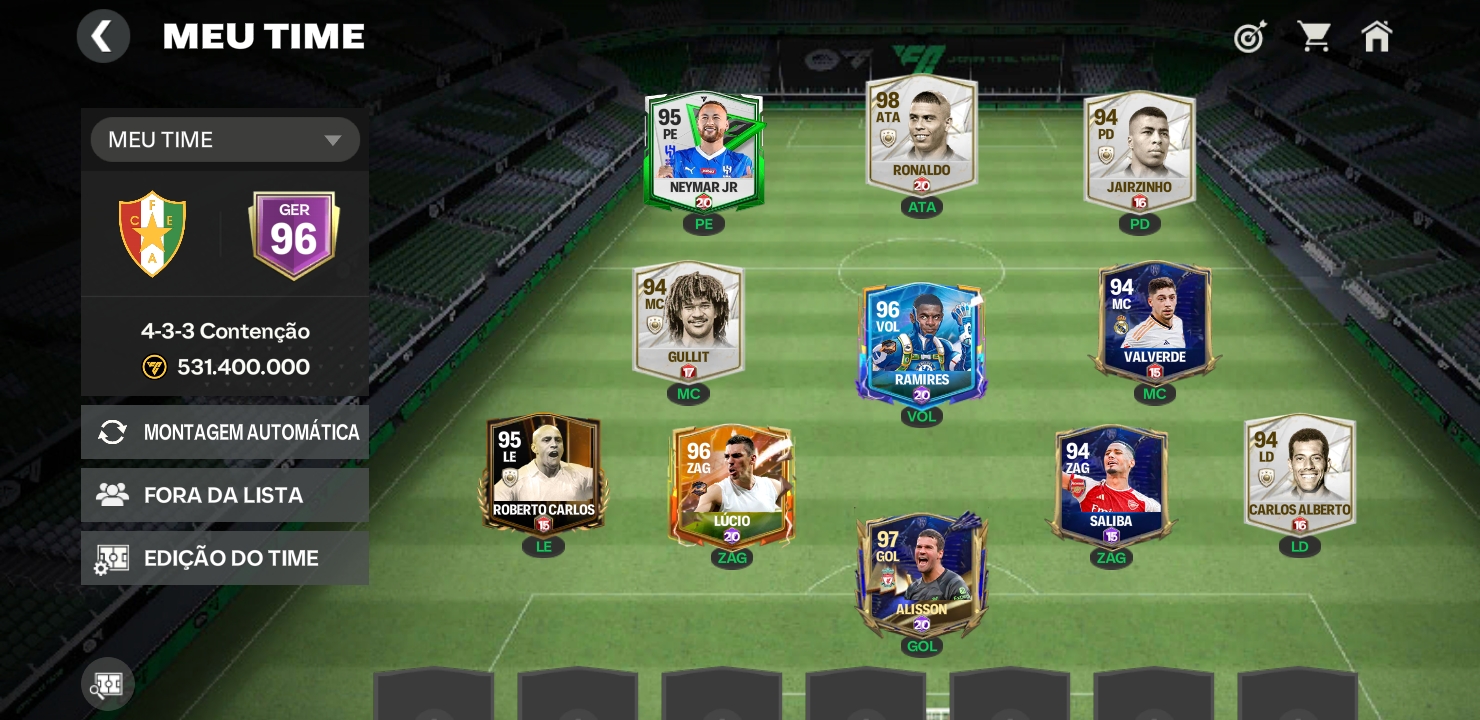Open the tactics board icon

tap(108, 685)
